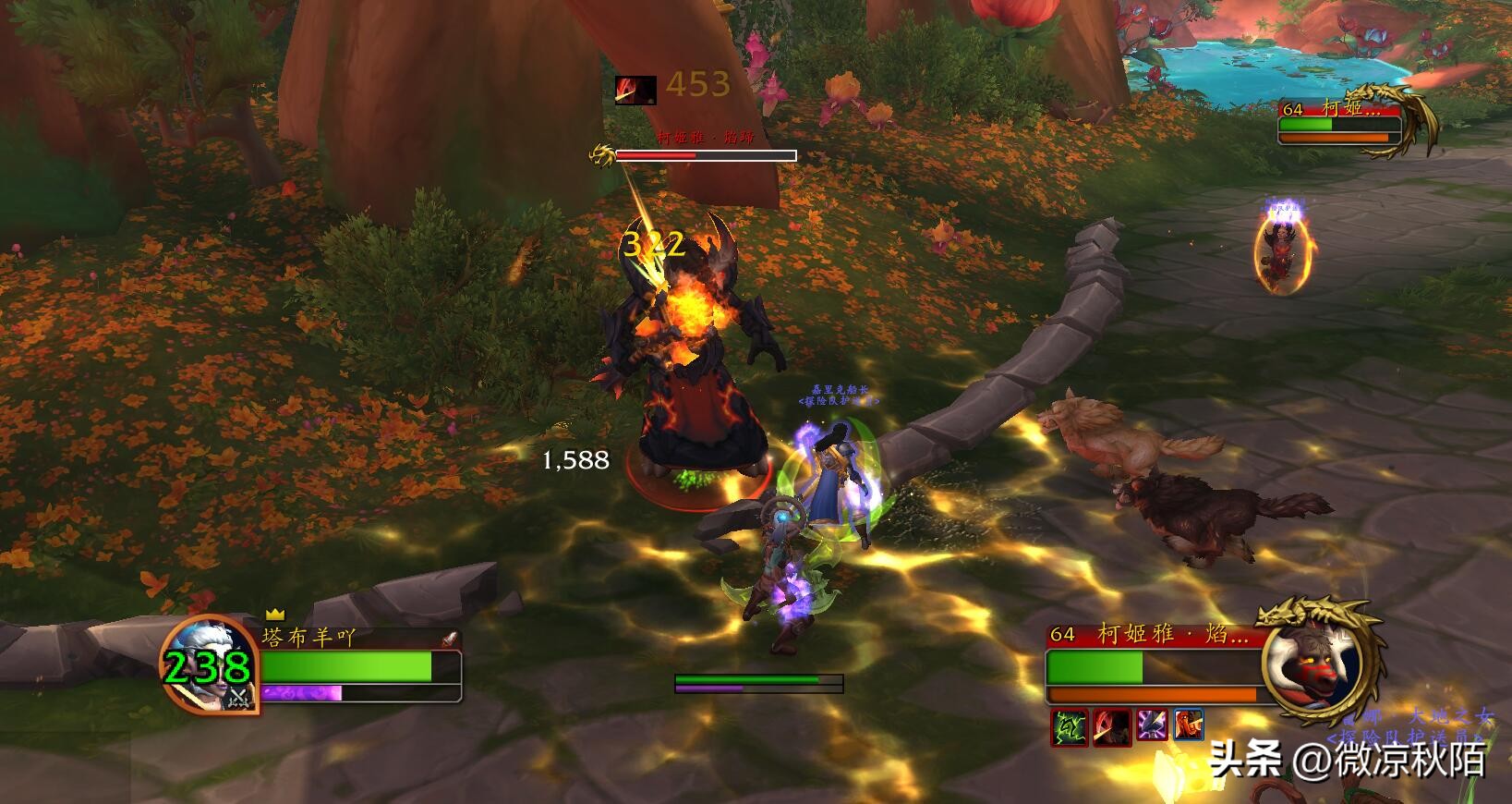Click the blue-bordered red-haired figure debuff icon

(x=1189, y=727)
